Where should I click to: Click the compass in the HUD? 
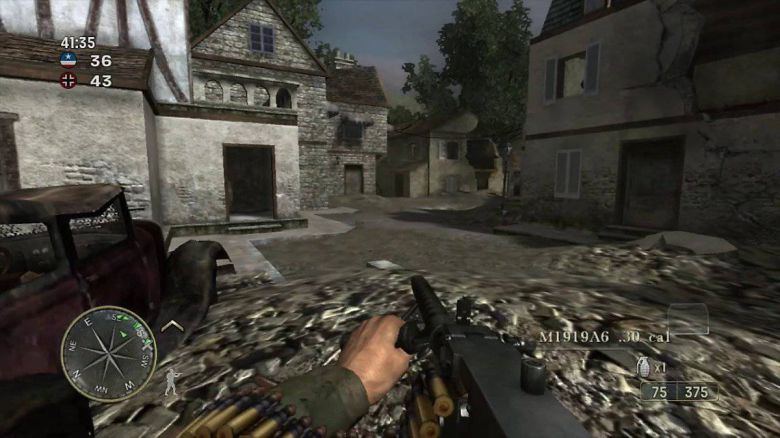108,354
